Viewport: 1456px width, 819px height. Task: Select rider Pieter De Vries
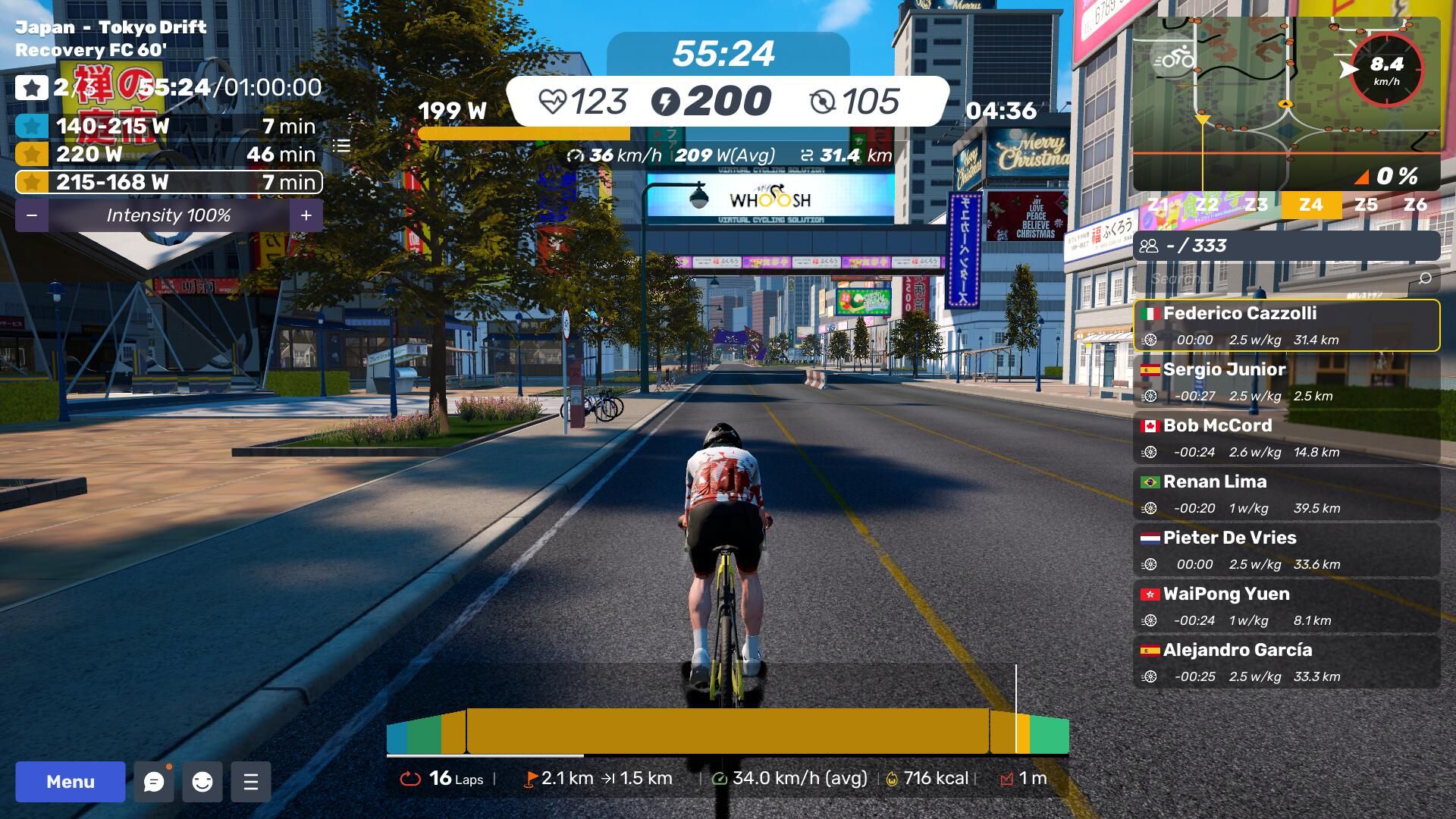click(x=1286, y=550)
